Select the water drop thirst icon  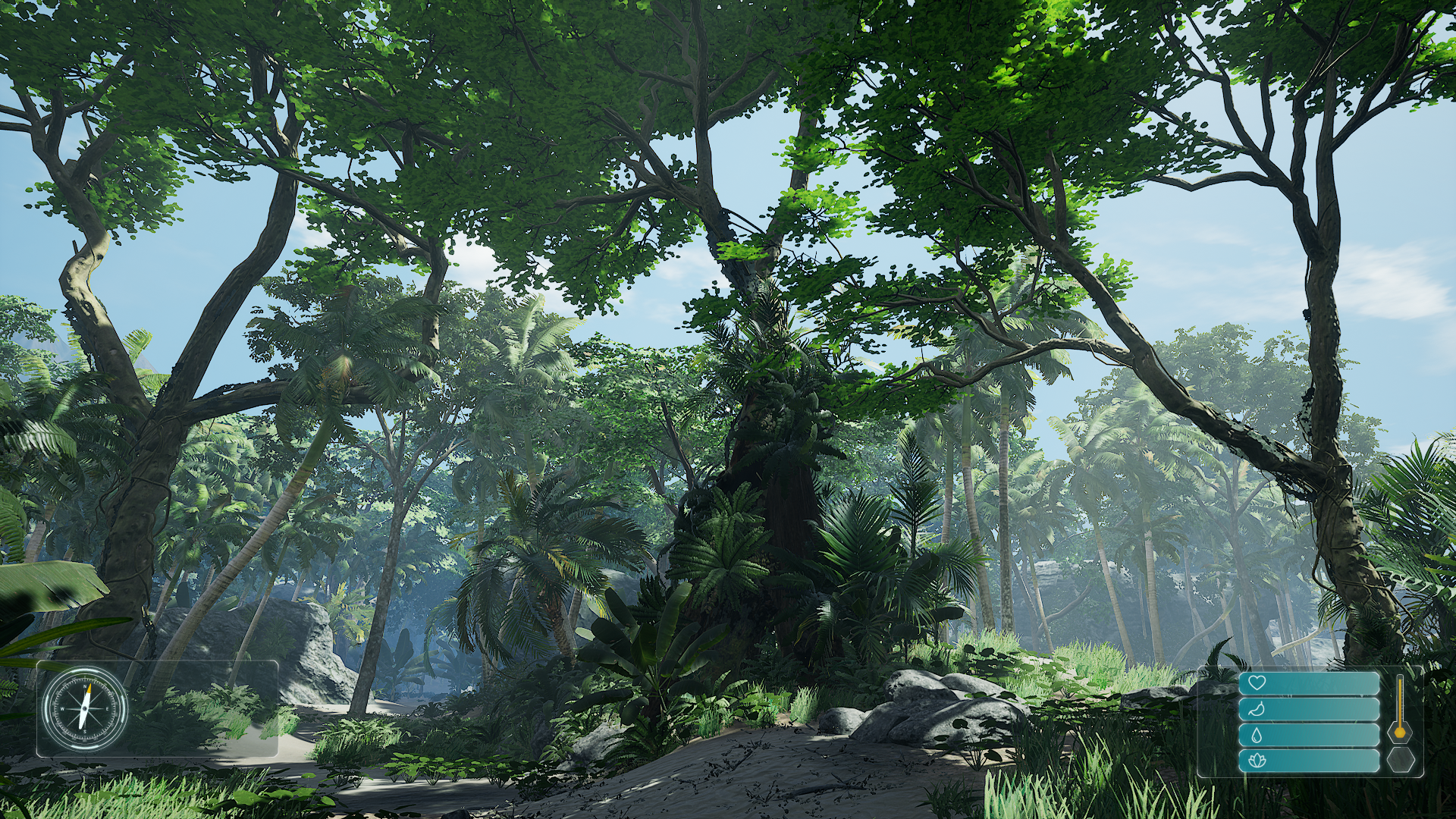click(1257, 735)
